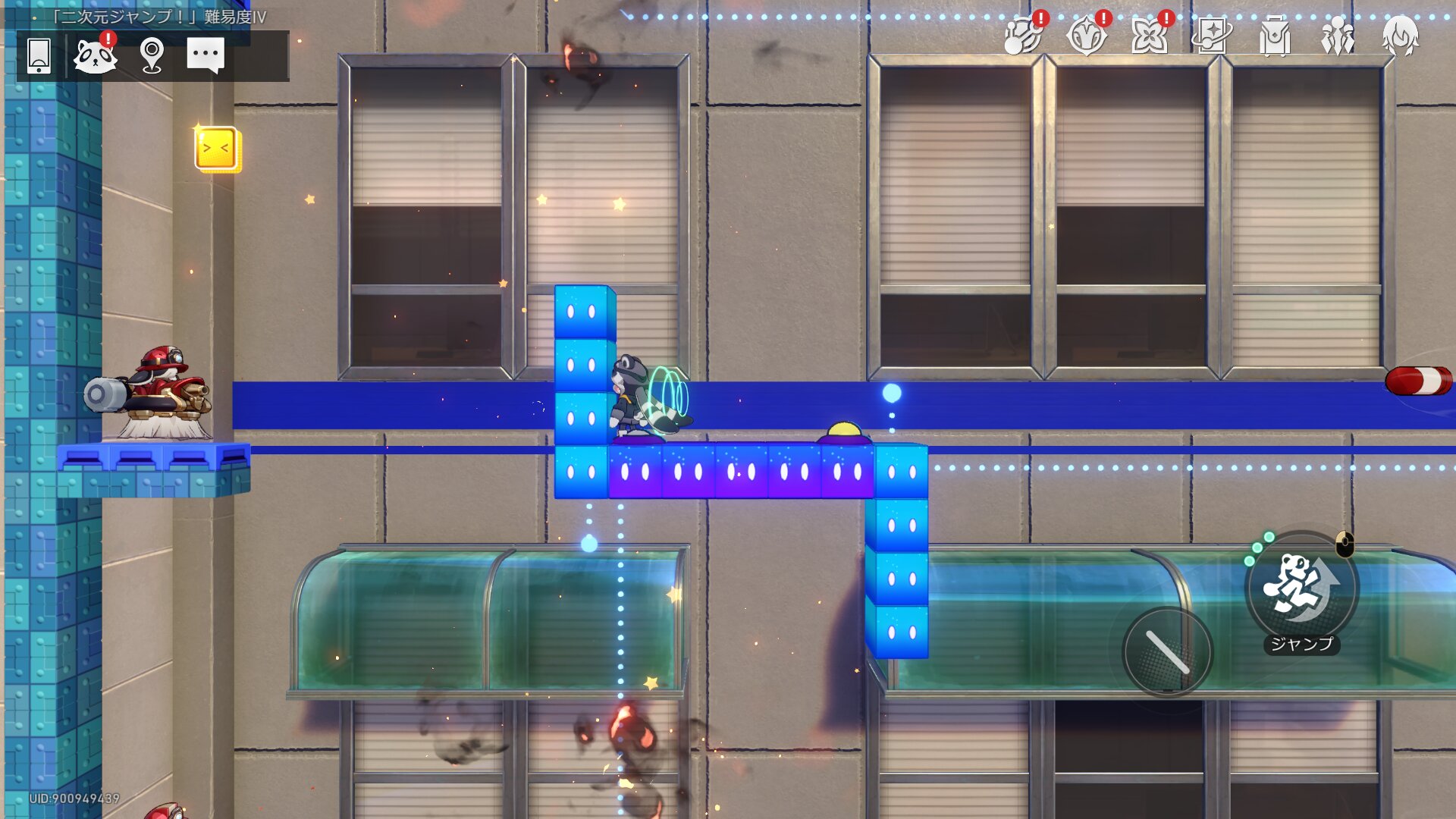Screen dimensions: 1456x819
Task: Click the raccoon face event icon
Action: click(95, 55)
